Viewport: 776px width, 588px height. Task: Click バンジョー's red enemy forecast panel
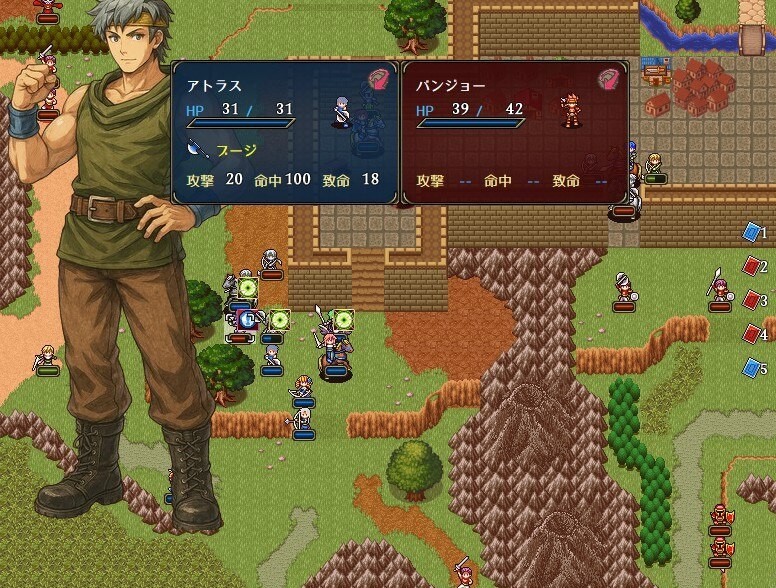click(x=514, y=133)
